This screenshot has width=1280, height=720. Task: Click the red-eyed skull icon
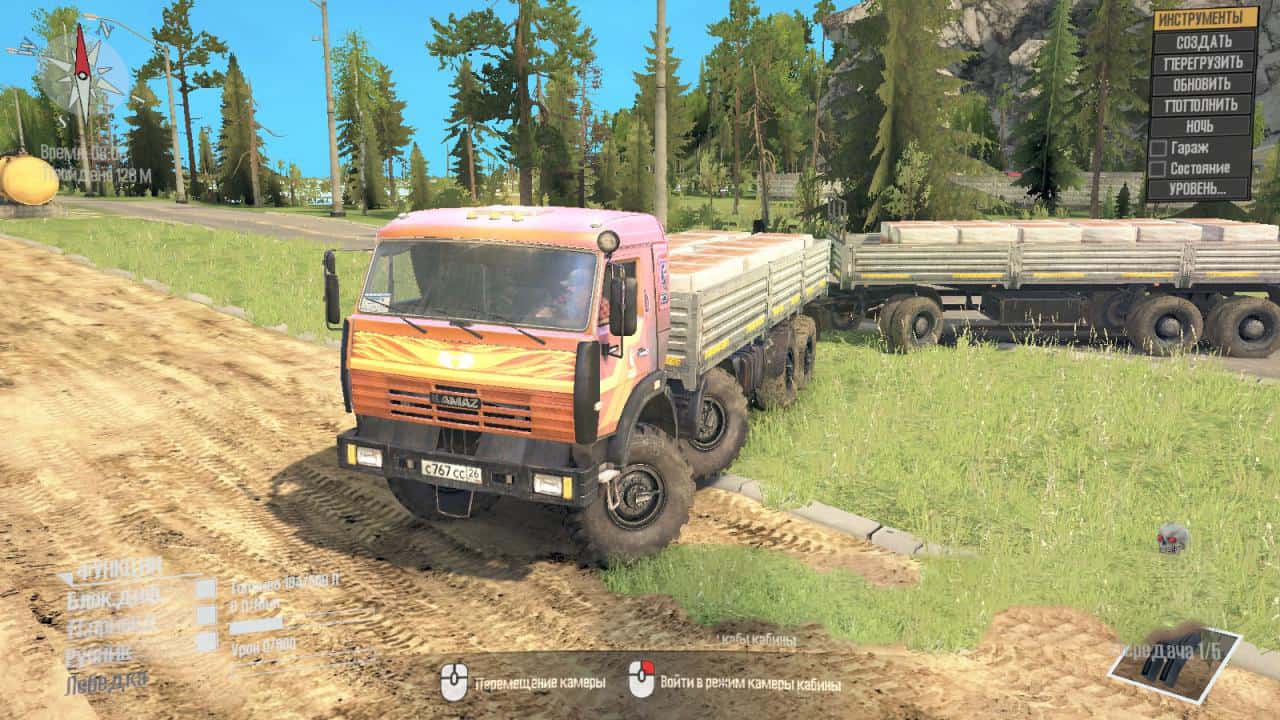pos(1172,539)
